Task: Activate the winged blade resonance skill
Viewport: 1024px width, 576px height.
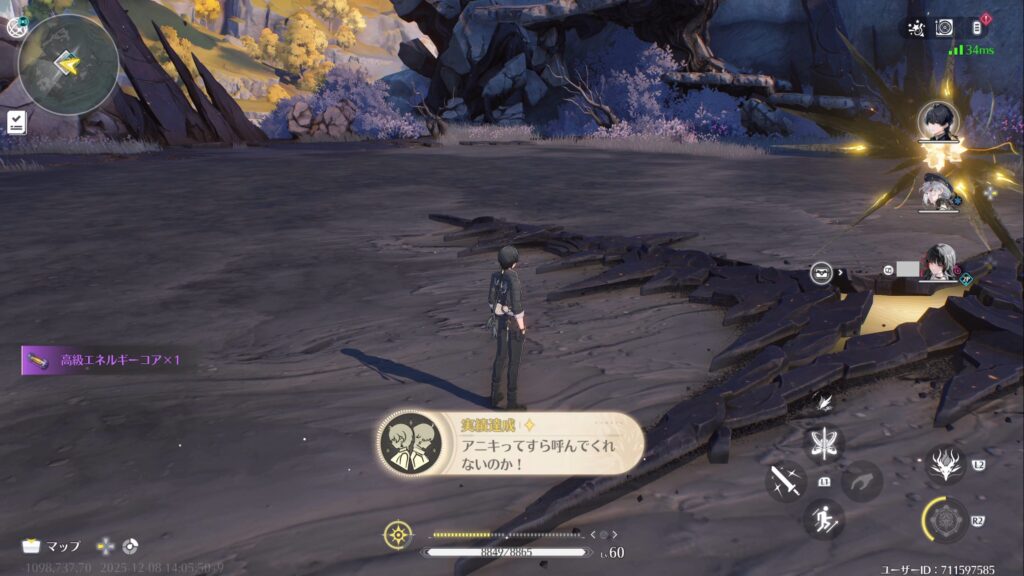Action: (825, 443)
